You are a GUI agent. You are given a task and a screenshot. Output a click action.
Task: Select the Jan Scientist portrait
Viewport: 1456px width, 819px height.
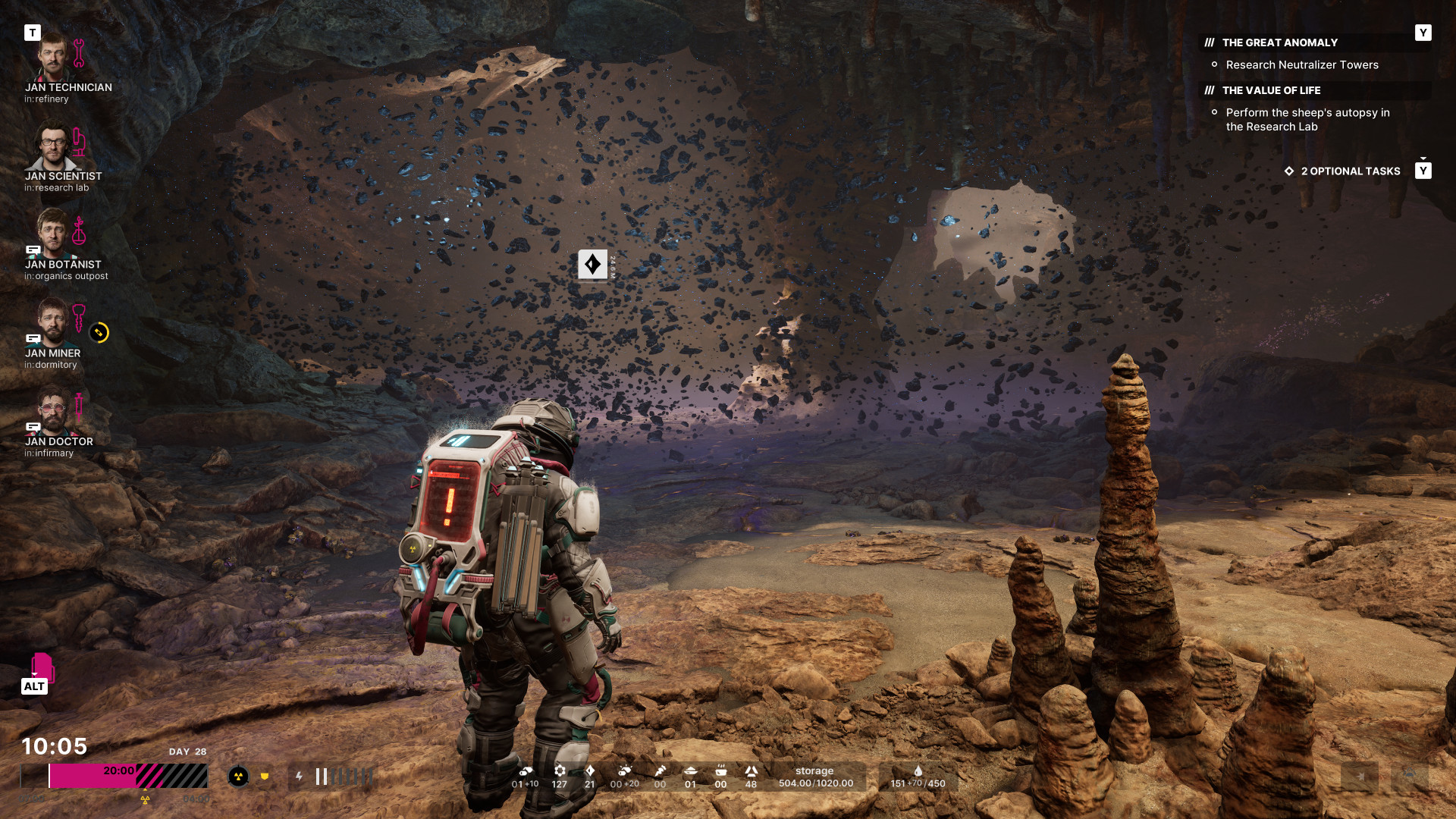click(53, 147)
